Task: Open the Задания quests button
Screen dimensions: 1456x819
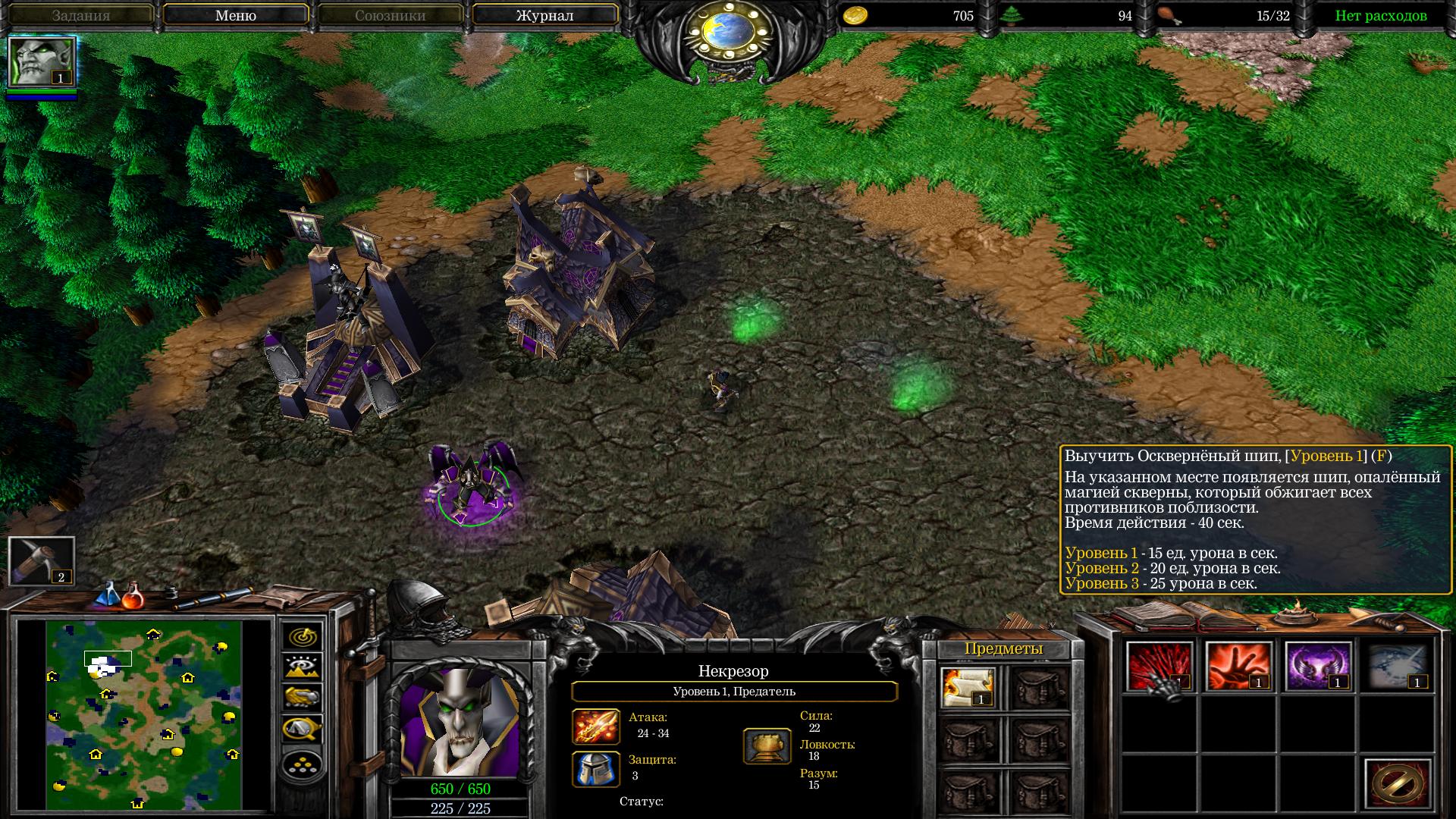Action: pos(81,15)
